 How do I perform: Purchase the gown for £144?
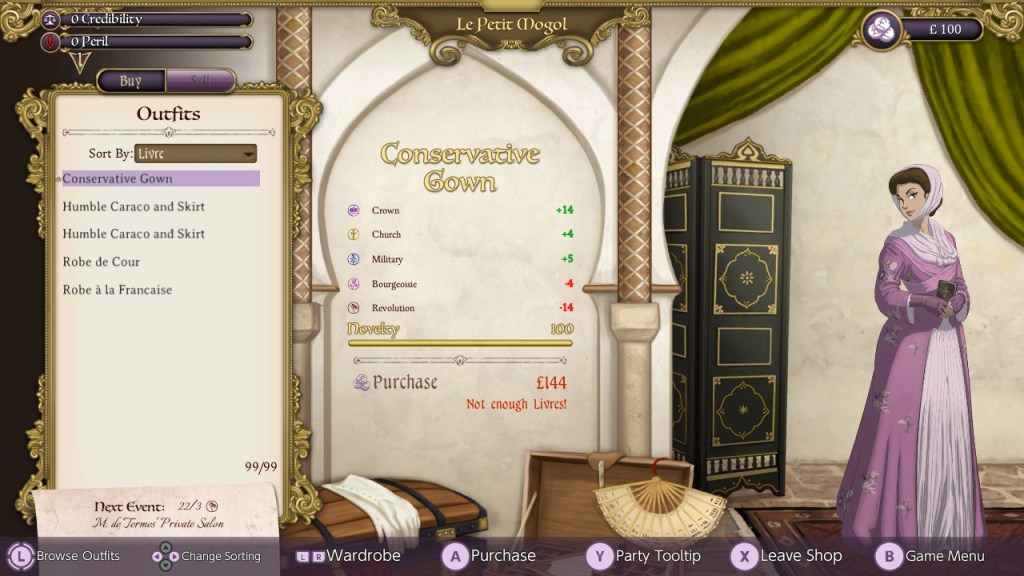point(405,383)
